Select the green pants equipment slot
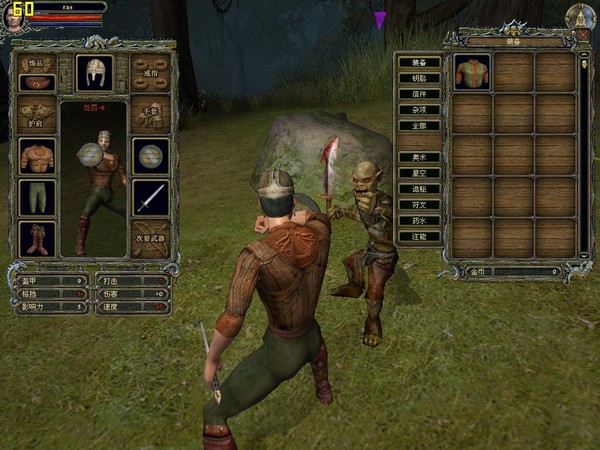Viewport: 600px width, 450px height. 37,198
